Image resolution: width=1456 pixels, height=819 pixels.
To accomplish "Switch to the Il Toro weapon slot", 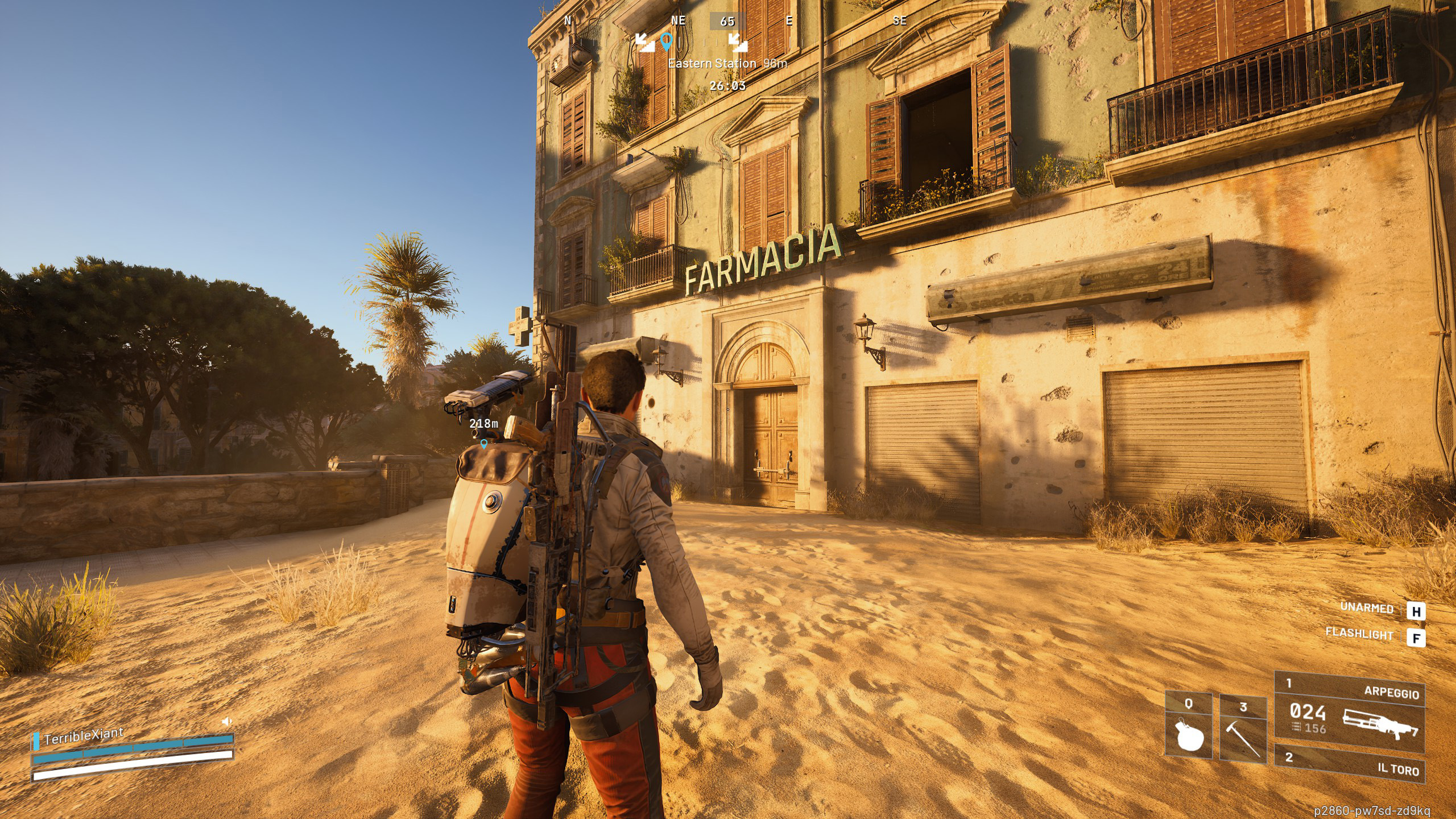I will [x=1349, y=763].
